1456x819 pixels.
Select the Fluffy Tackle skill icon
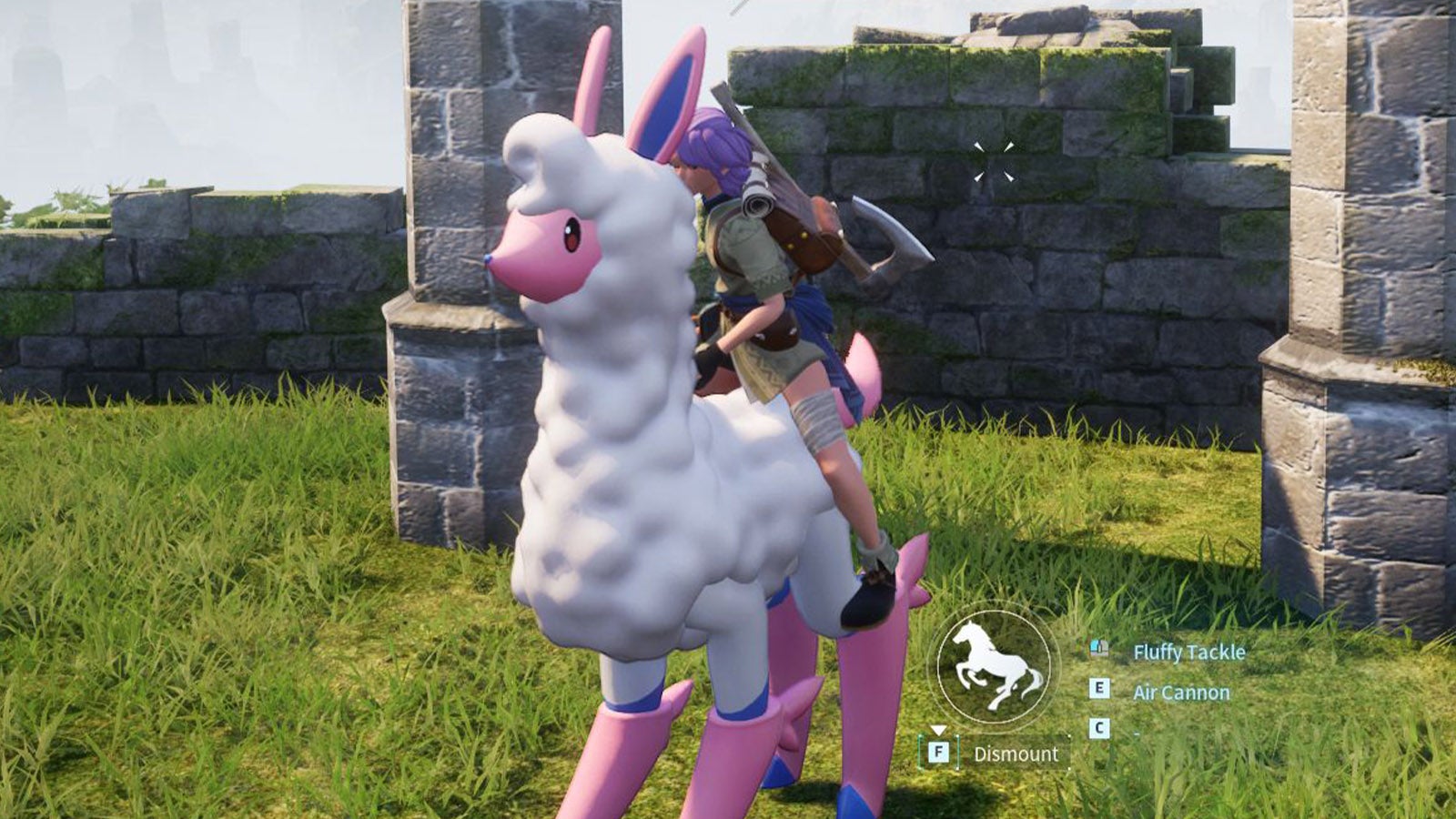[x=1098, y=648]
